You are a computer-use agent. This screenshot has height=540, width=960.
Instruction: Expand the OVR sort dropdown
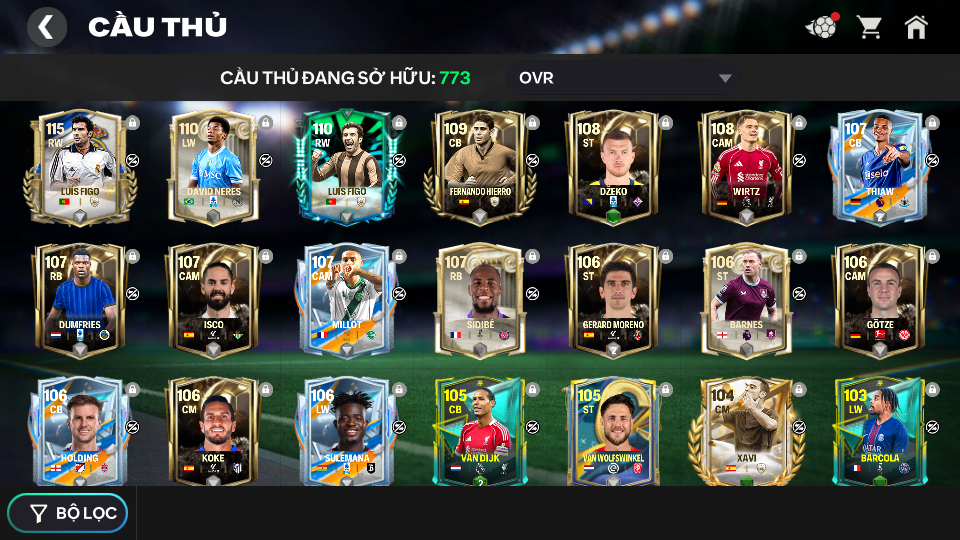coord(624,78)
